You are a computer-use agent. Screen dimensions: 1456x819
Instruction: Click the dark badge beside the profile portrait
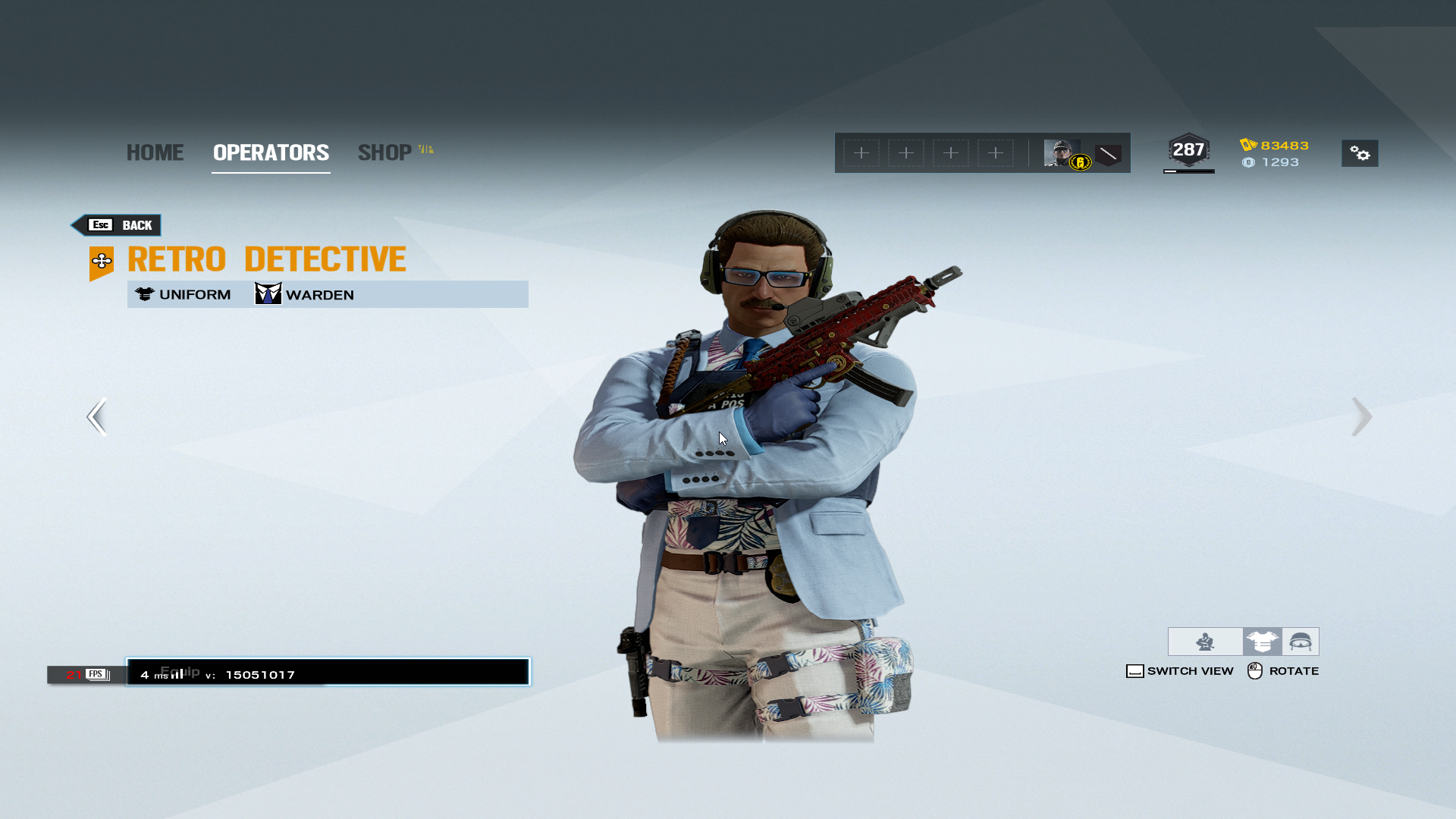click(1108, 155)
